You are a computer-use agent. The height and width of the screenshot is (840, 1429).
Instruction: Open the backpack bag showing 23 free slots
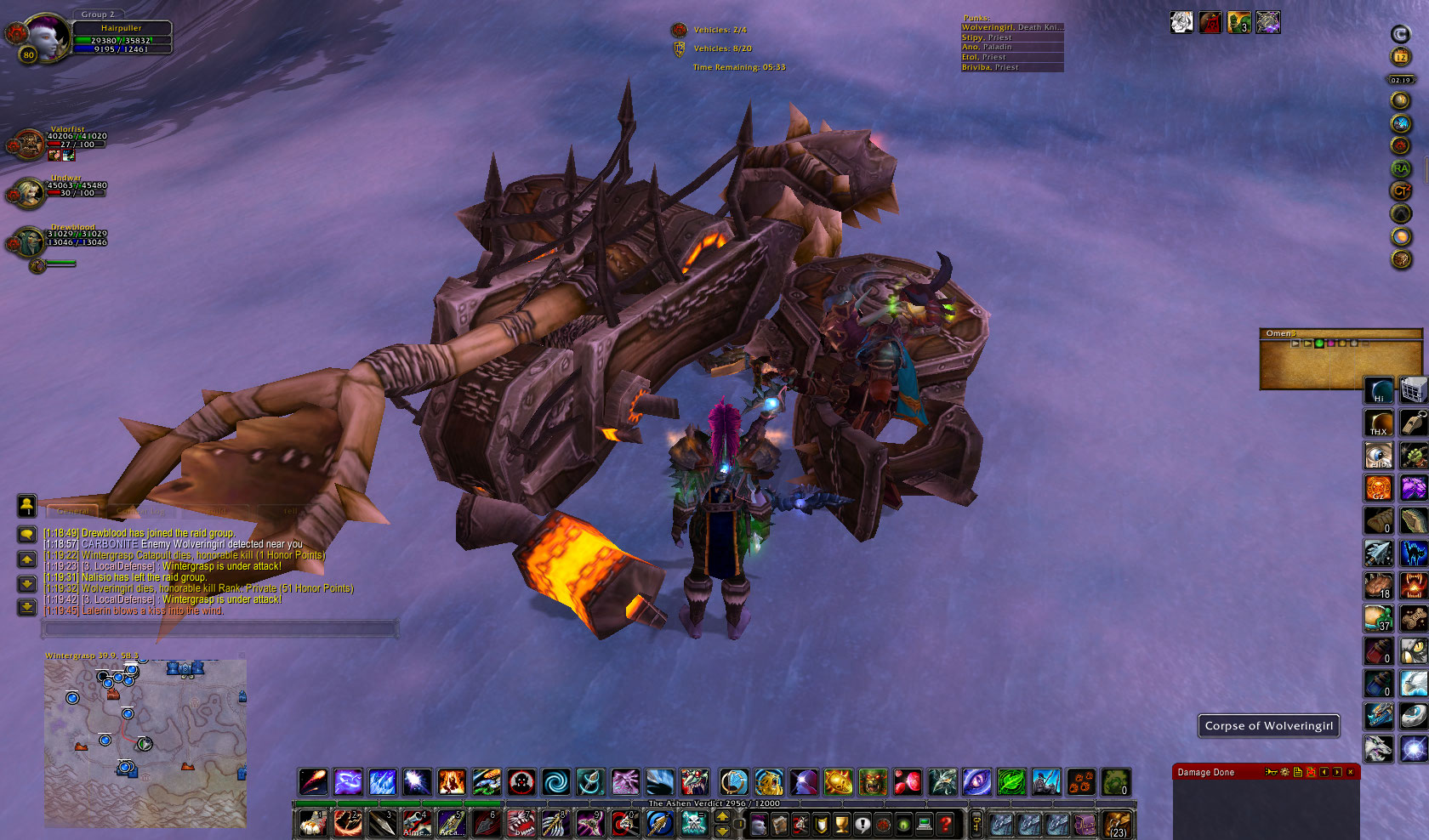[x=1117, y=823]
